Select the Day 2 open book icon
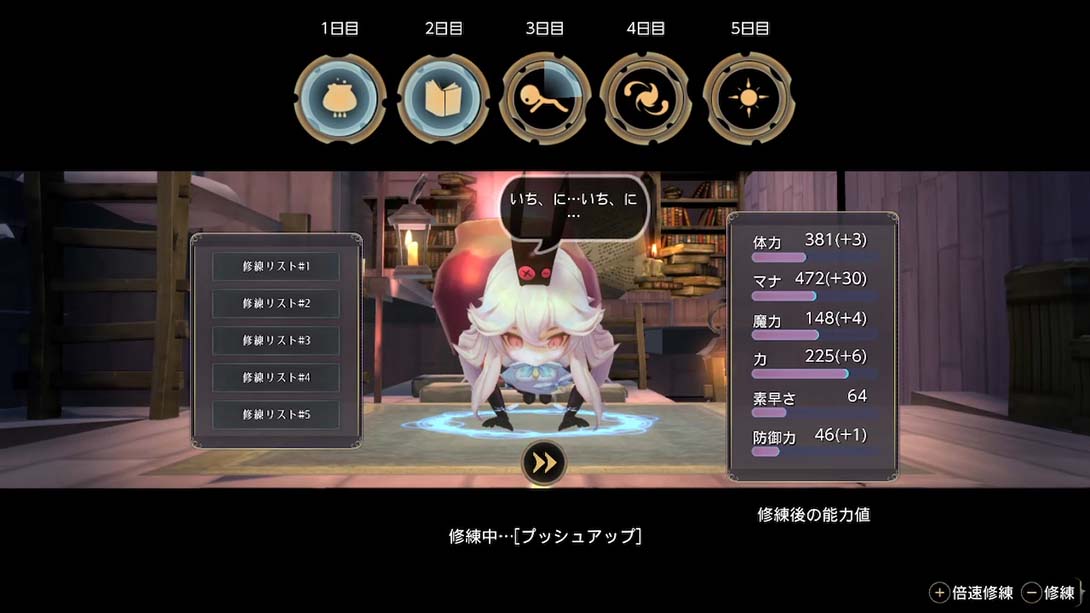Viewport: 1090px width, 613px height. coord(443,99)
